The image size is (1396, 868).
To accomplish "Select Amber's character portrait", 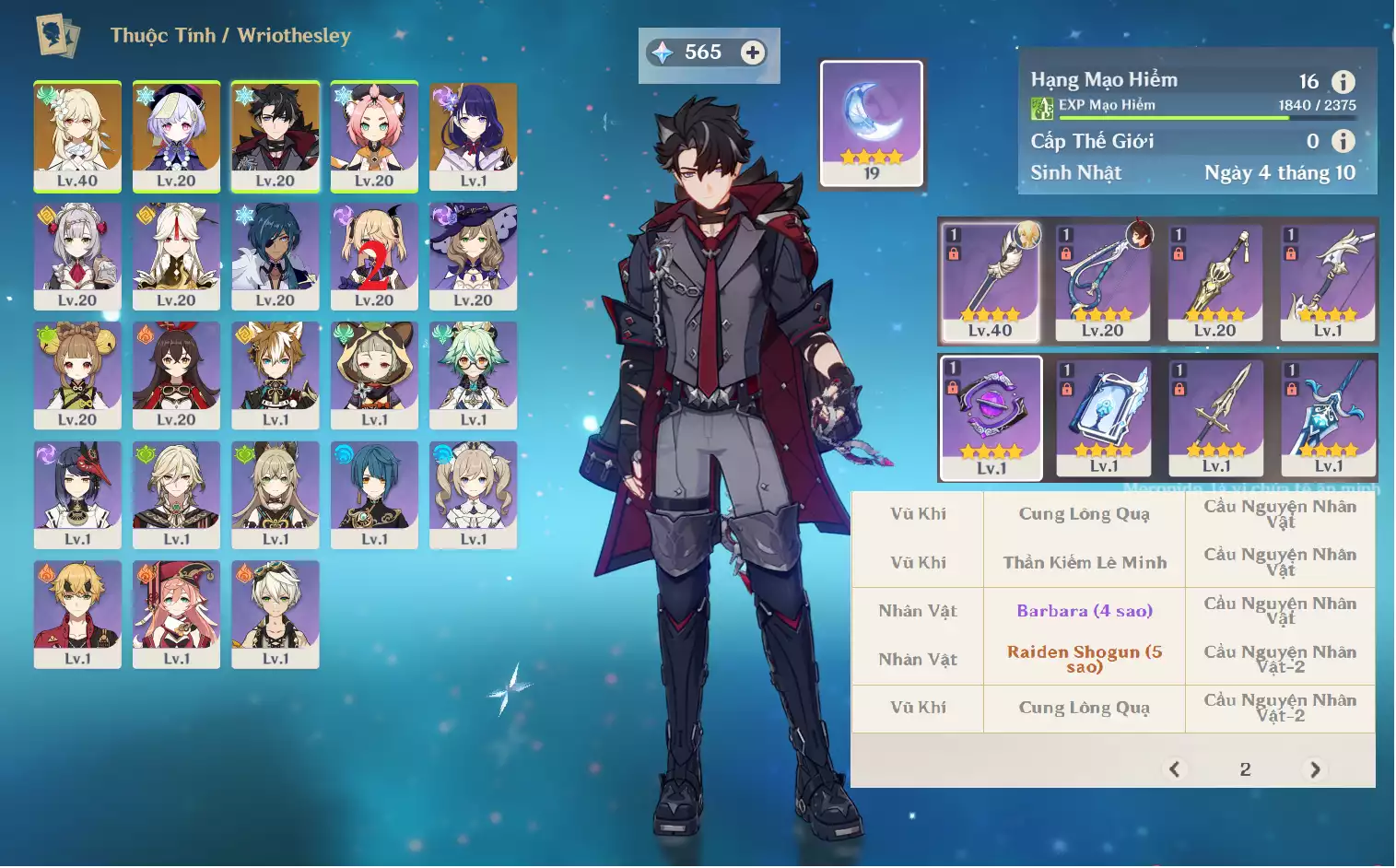I will tap(176, 375).
